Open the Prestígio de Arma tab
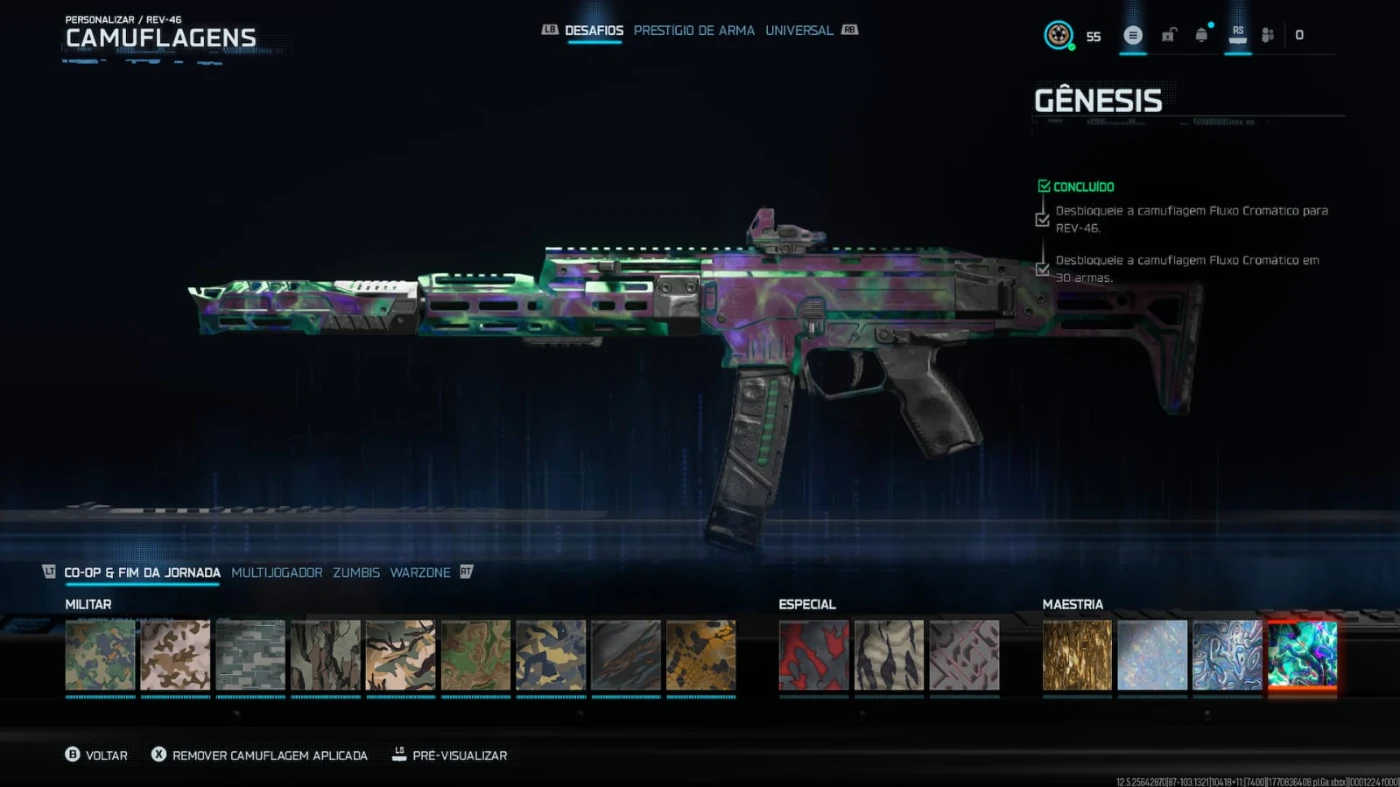 tap(694, 31)
